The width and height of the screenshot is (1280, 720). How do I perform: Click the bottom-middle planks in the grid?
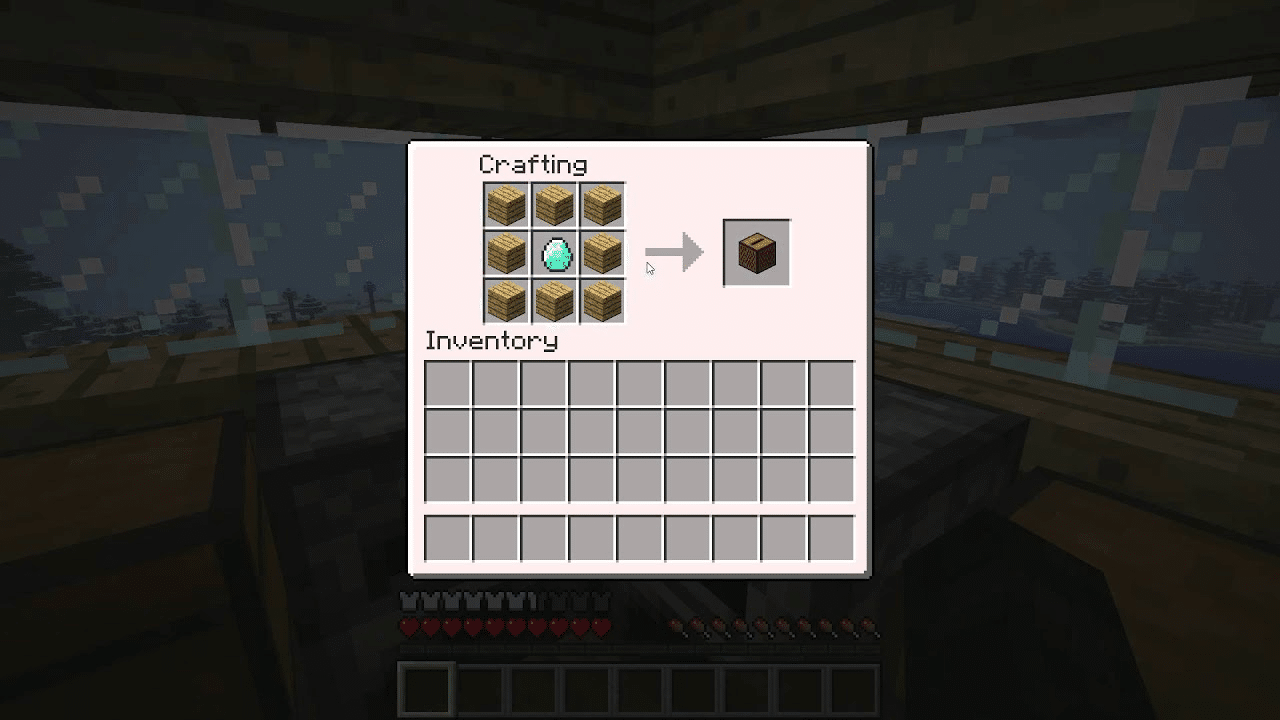point(554,300)
